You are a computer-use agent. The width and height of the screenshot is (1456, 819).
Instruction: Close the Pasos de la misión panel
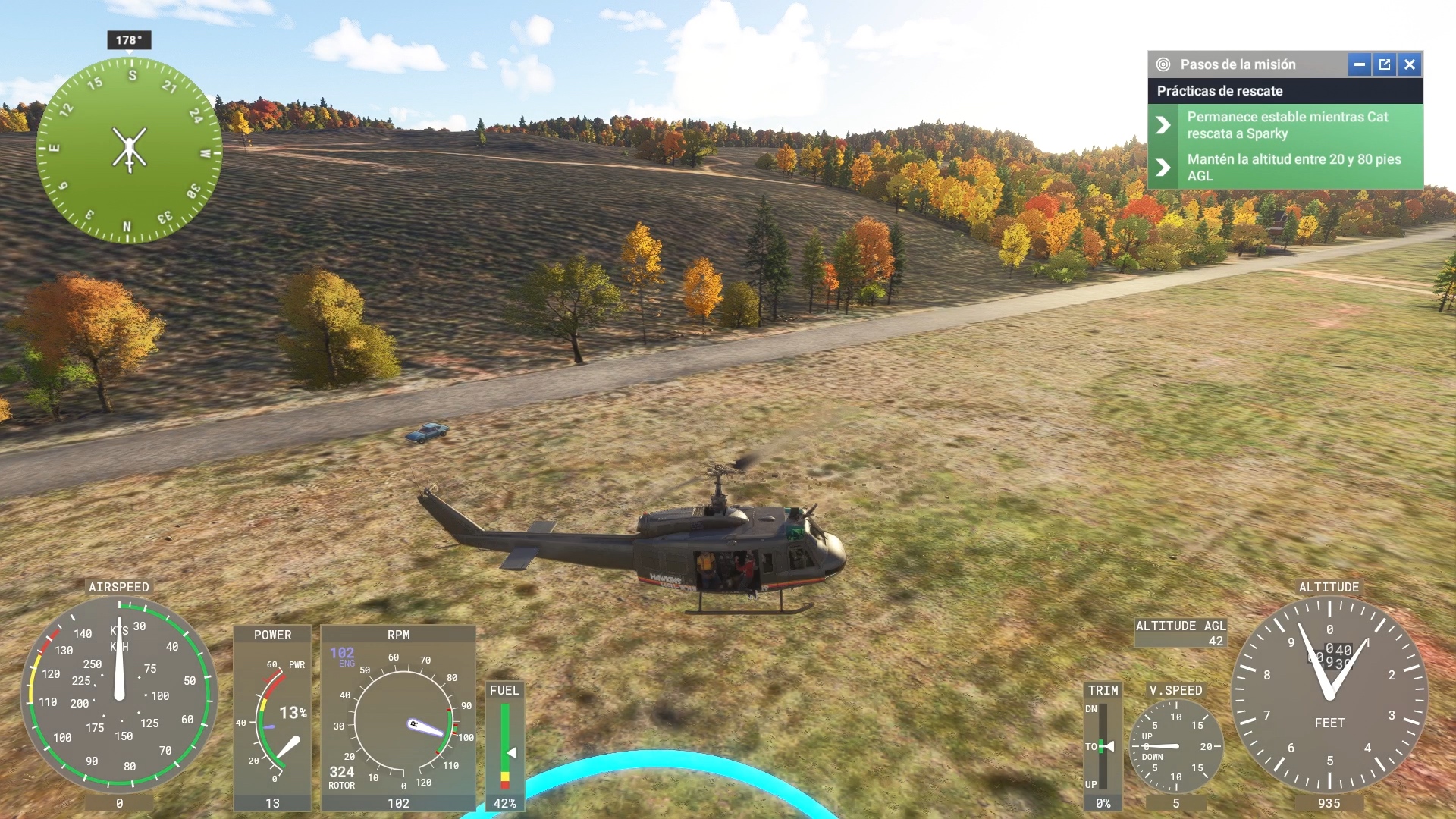pyautogui.click(x=1410, y=64)
